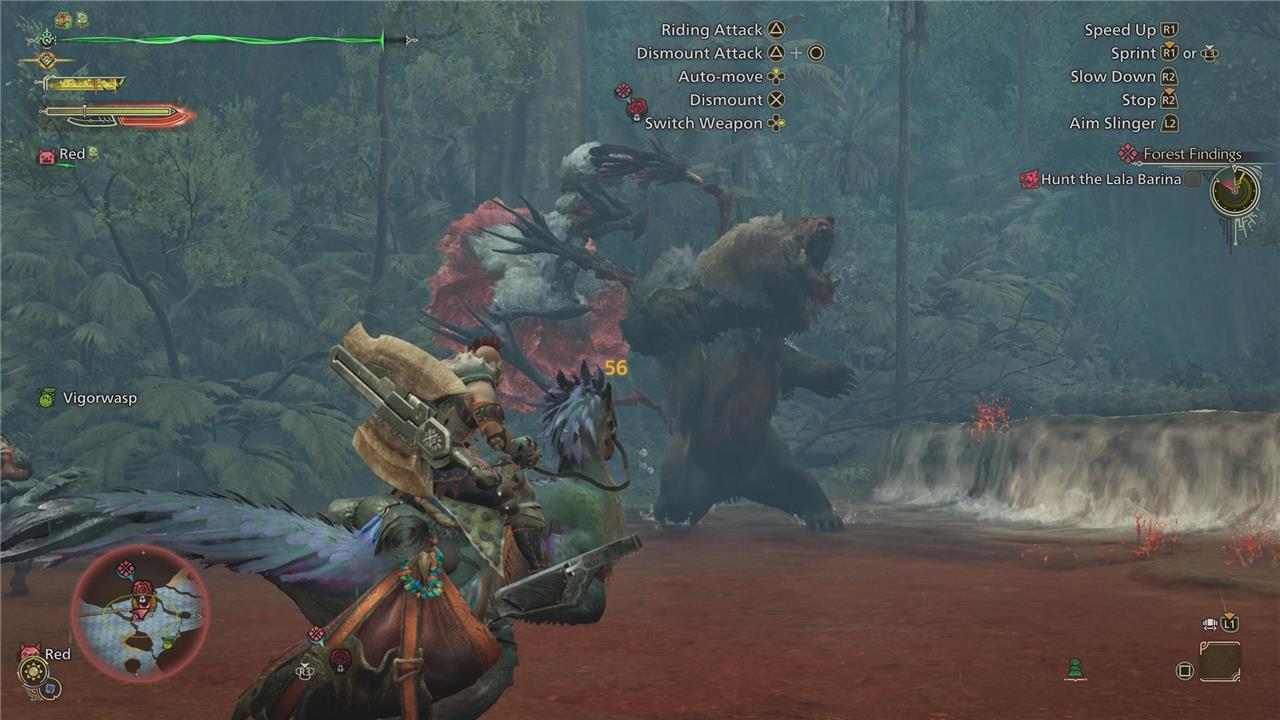1280x720 pixels.
Task: Select the Hunt the Lala Barina objective
Action: (1110, 180)
